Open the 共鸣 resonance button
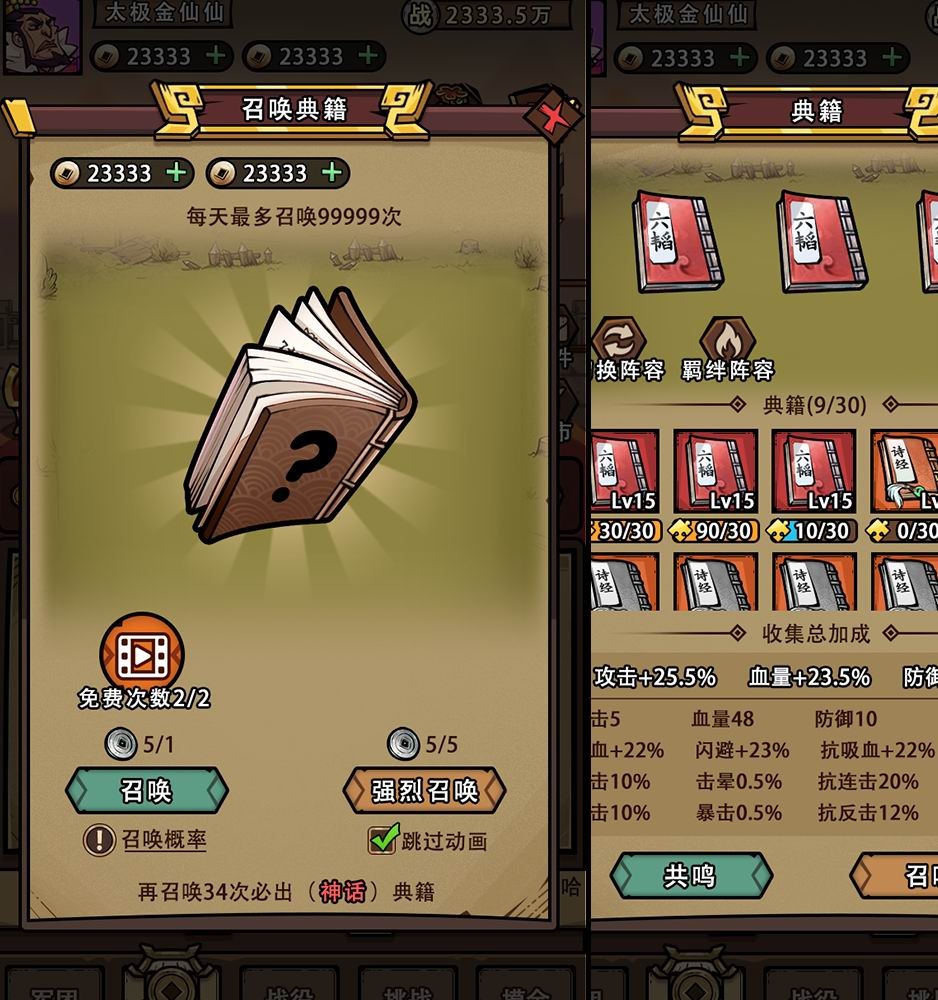The width and height of the screenshot is (938, 1000). (x=690, y=876)
